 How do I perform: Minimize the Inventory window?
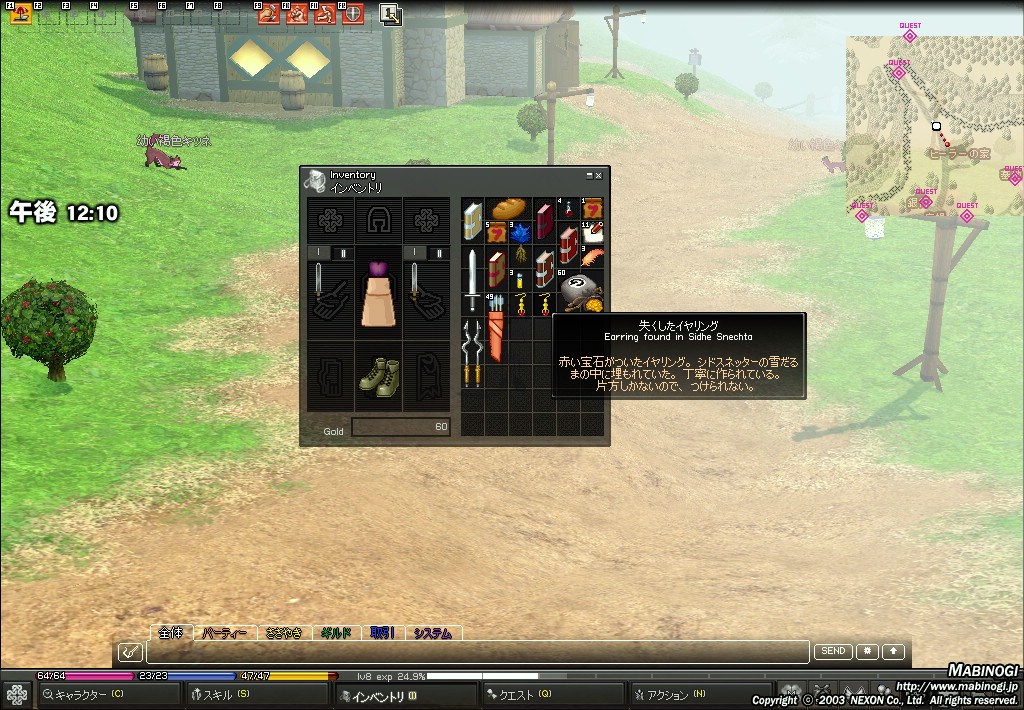[589, 175]
